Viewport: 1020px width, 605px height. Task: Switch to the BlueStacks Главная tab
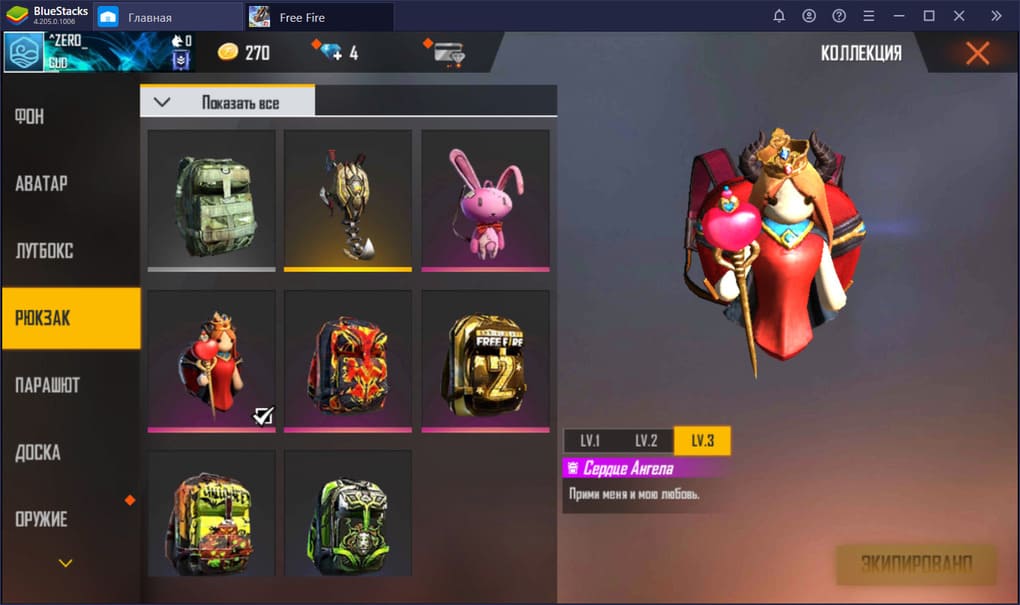(149, 17)
